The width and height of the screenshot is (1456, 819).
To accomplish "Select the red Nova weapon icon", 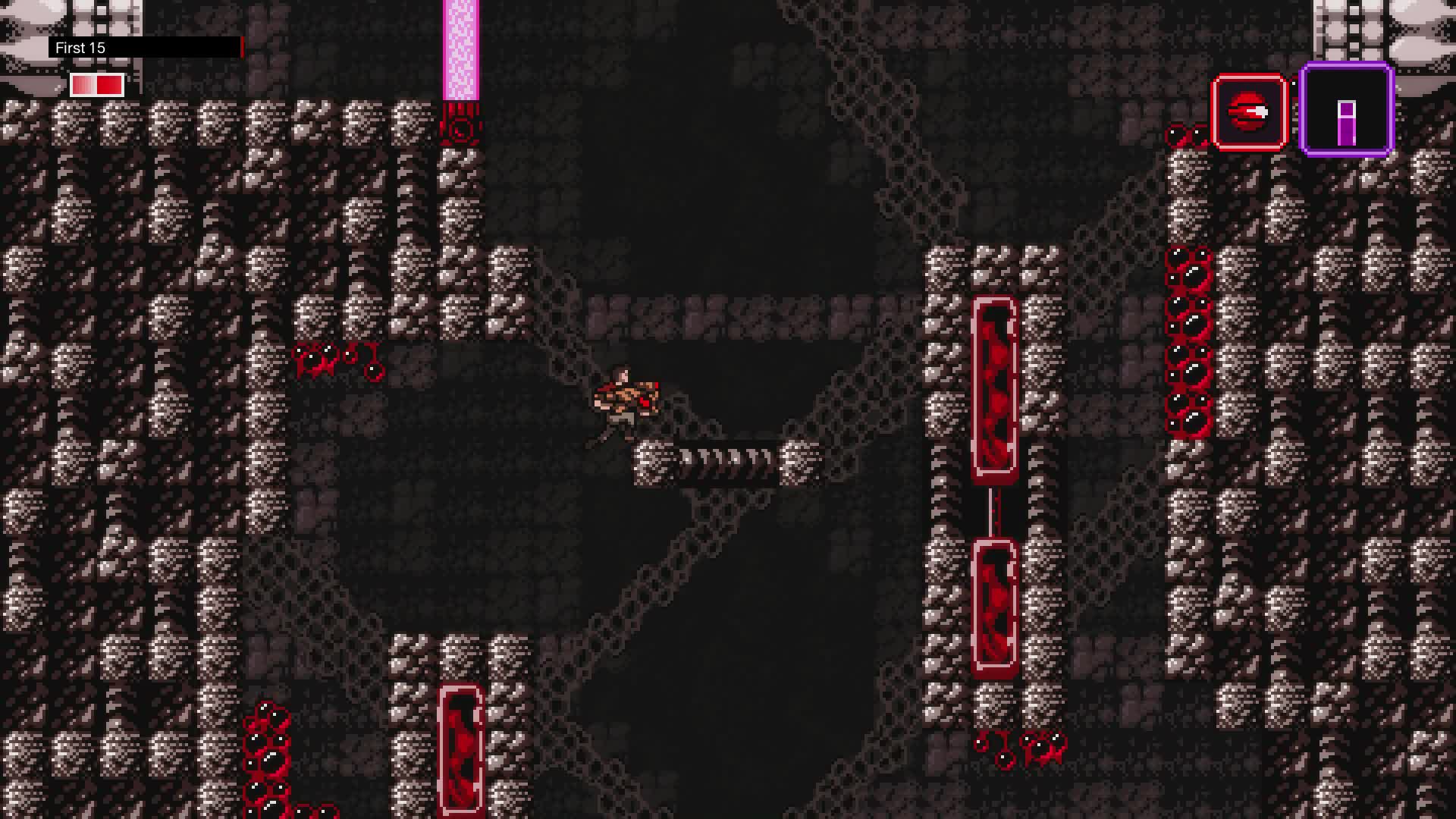I will 1249,112.
